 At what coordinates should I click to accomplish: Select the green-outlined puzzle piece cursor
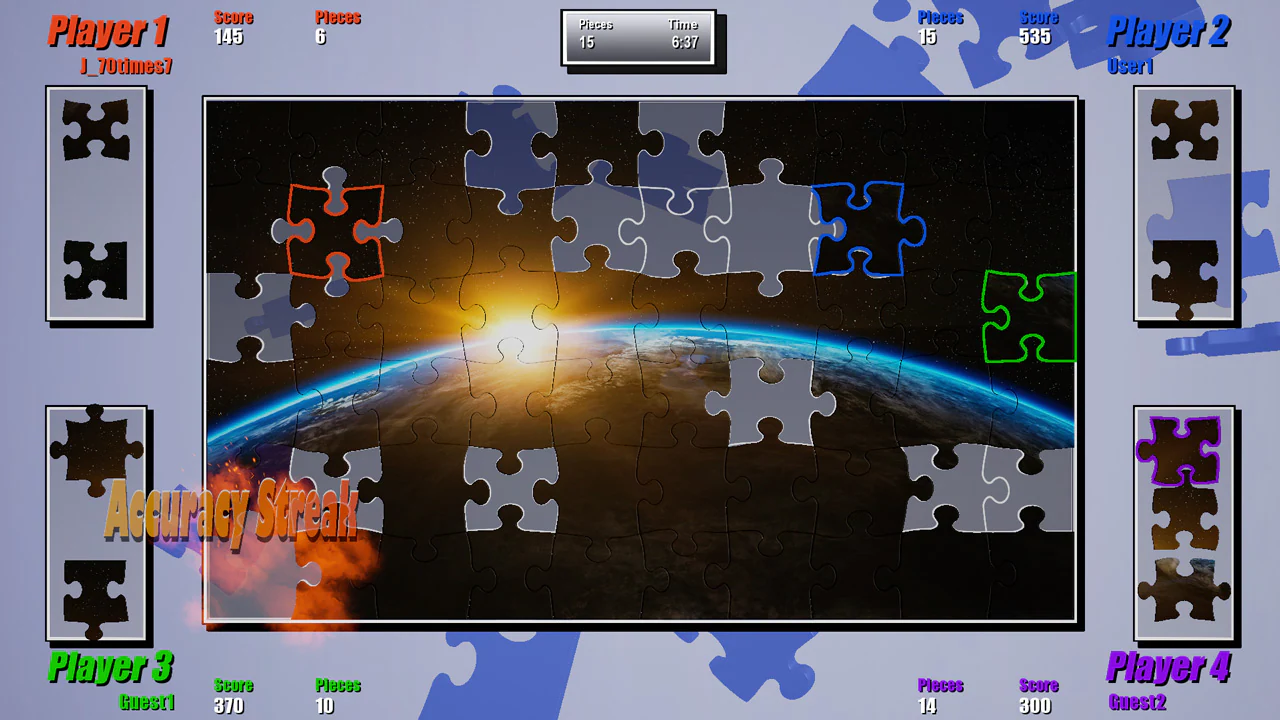tap(1028, 317)
